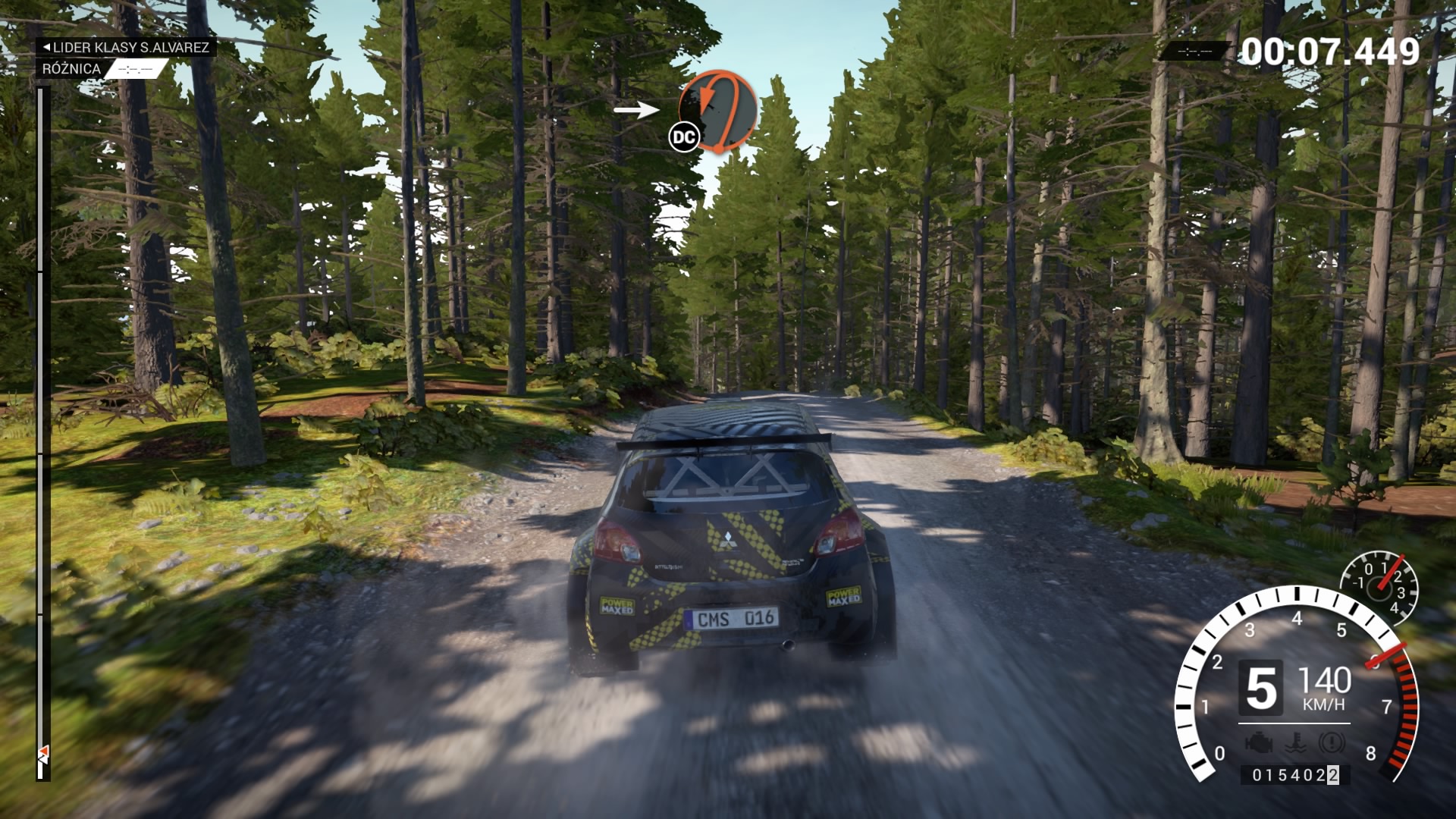Select the coolant temperature warning icon
The image size is (1456, 819).
(x=1296, y=742)
